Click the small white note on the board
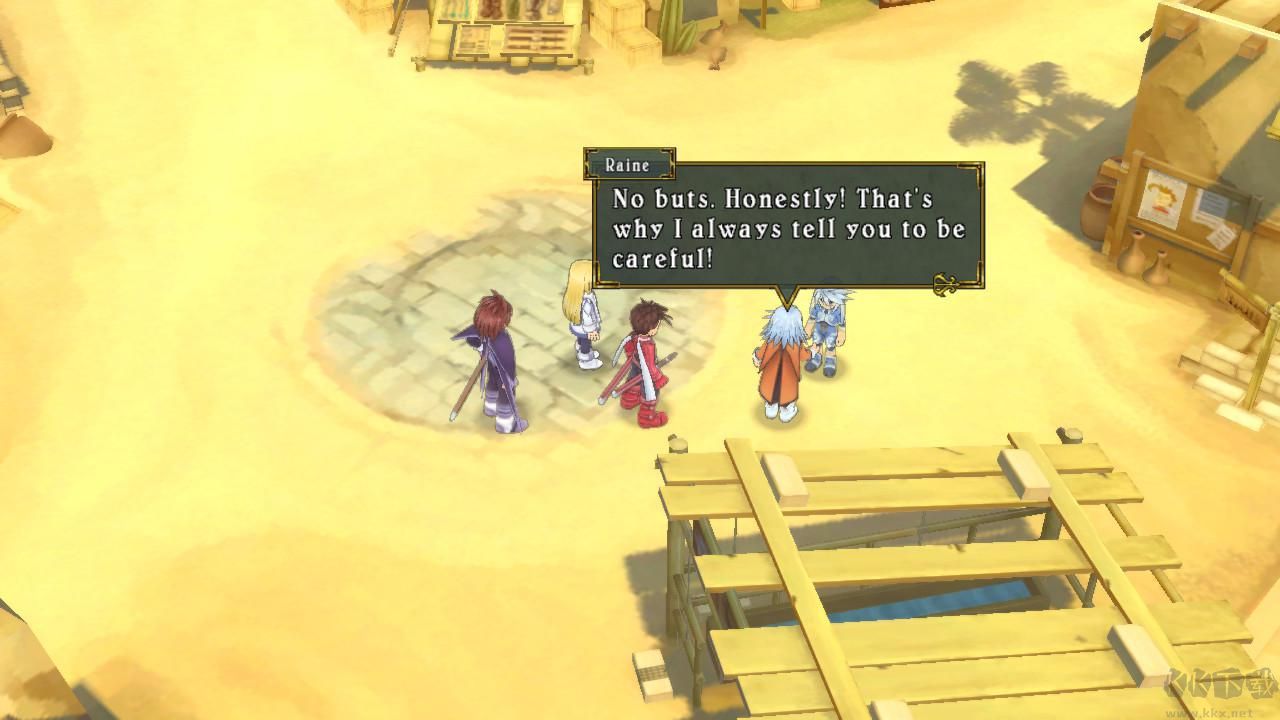The height and width of the screenshot is (720, 1280). click(1222, 238)
